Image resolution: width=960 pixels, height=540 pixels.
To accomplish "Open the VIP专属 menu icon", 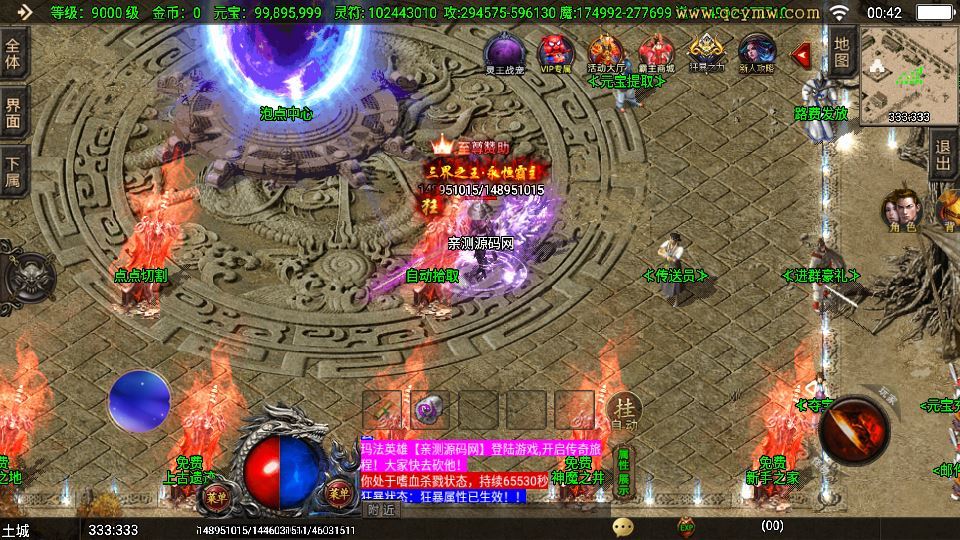I will click(555, 52).
